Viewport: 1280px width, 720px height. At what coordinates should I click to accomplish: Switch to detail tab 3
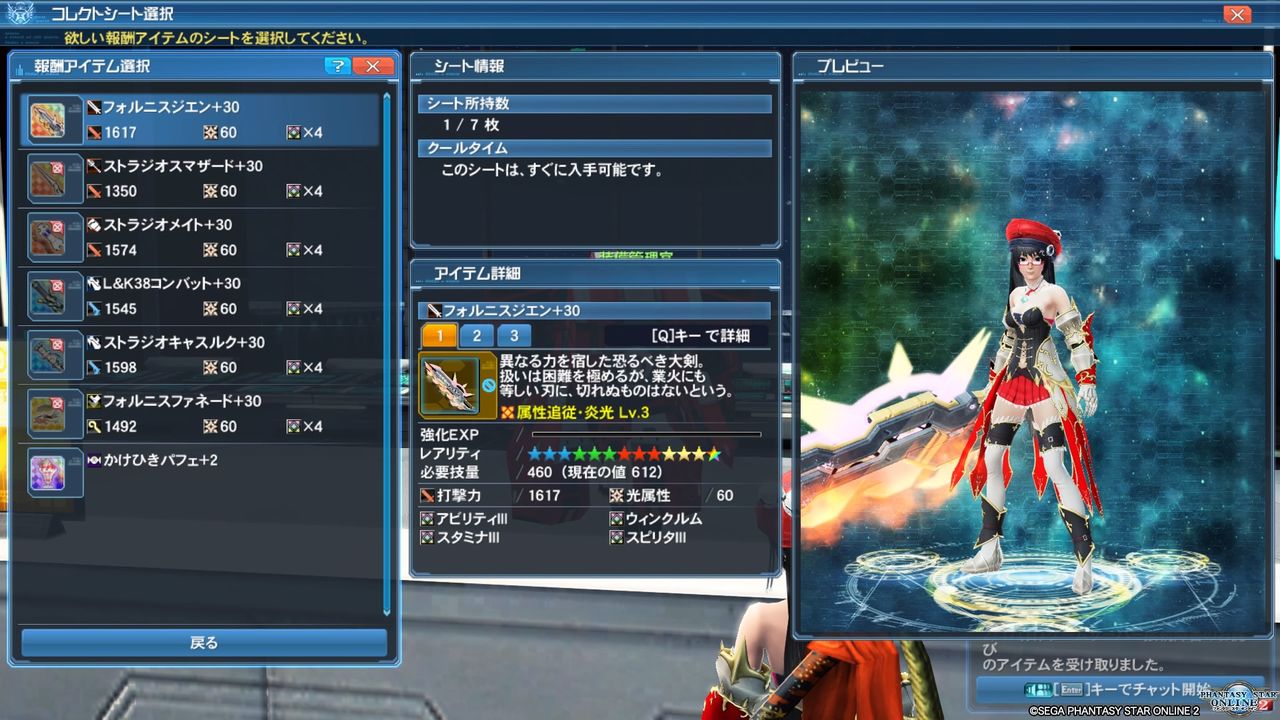tap(512, 335)
